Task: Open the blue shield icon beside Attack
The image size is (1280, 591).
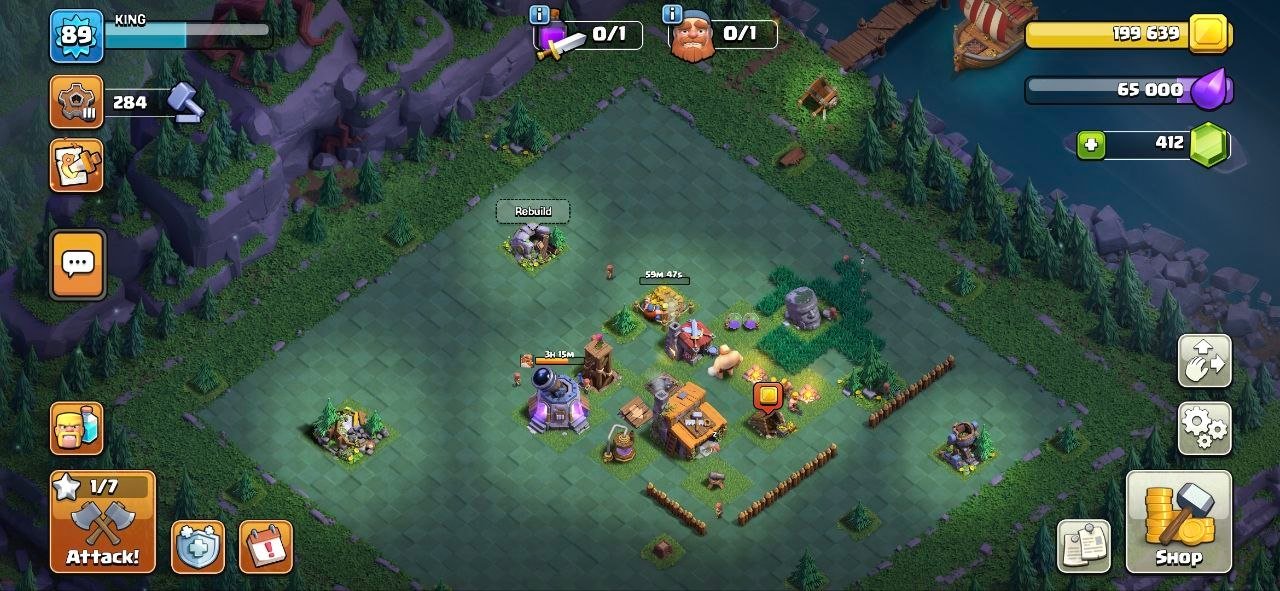Action: pos(197,547)
